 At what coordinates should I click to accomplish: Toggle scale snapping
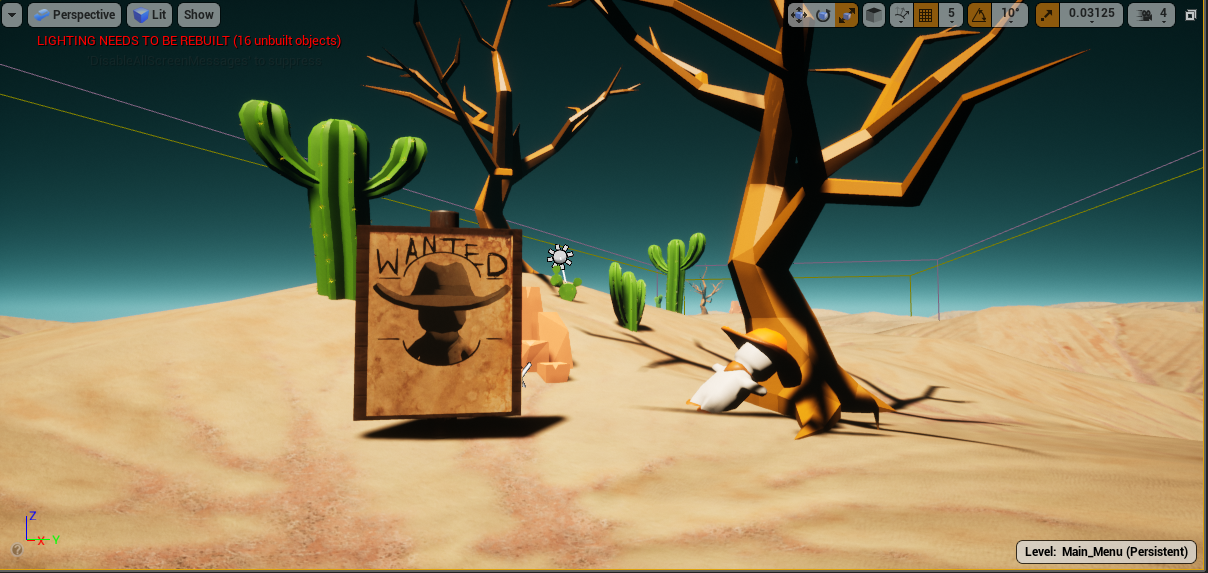pos(1047,15)
